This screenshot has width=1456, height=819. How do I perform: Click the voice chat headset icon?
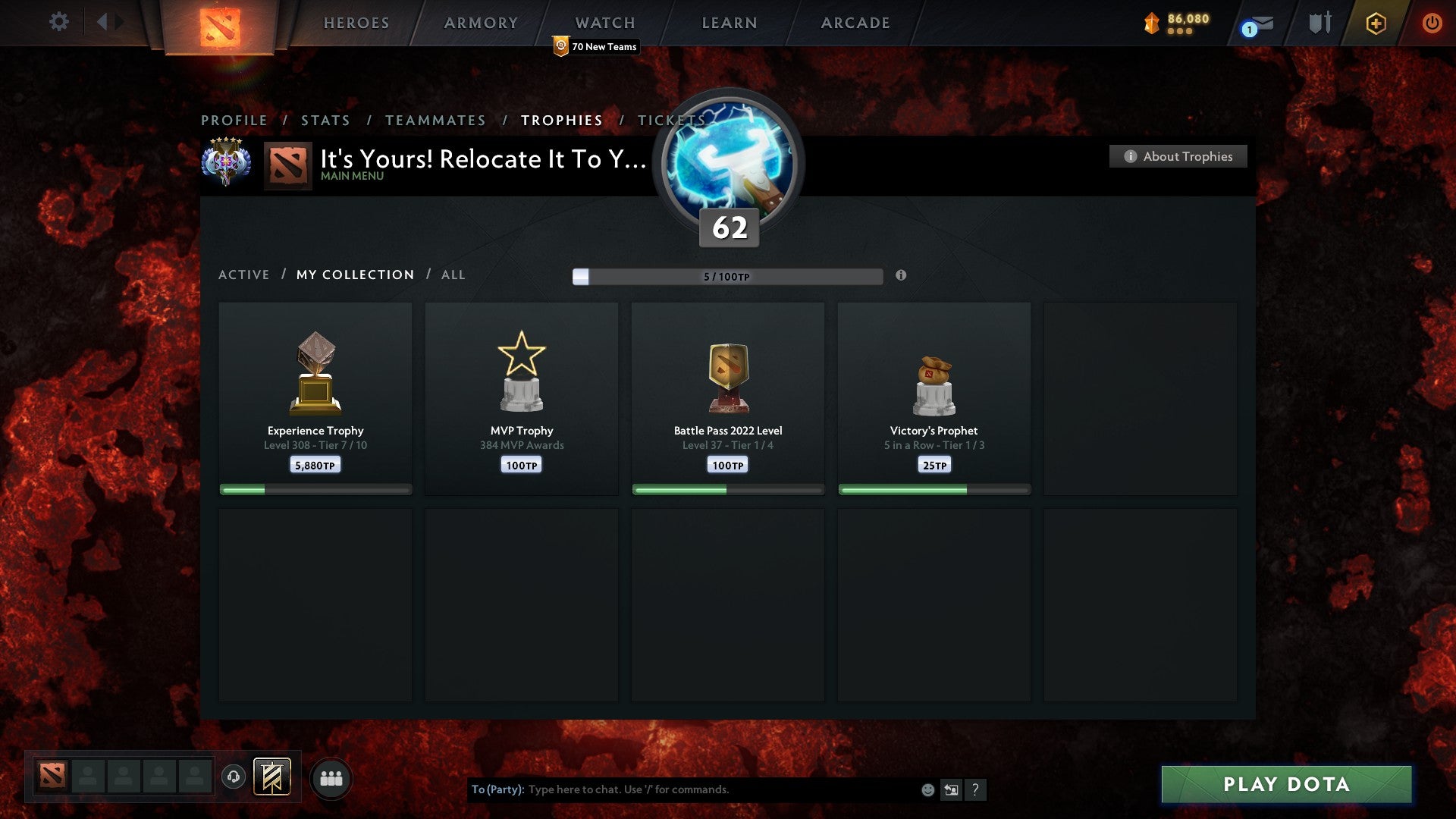click(x=233, y=777)
